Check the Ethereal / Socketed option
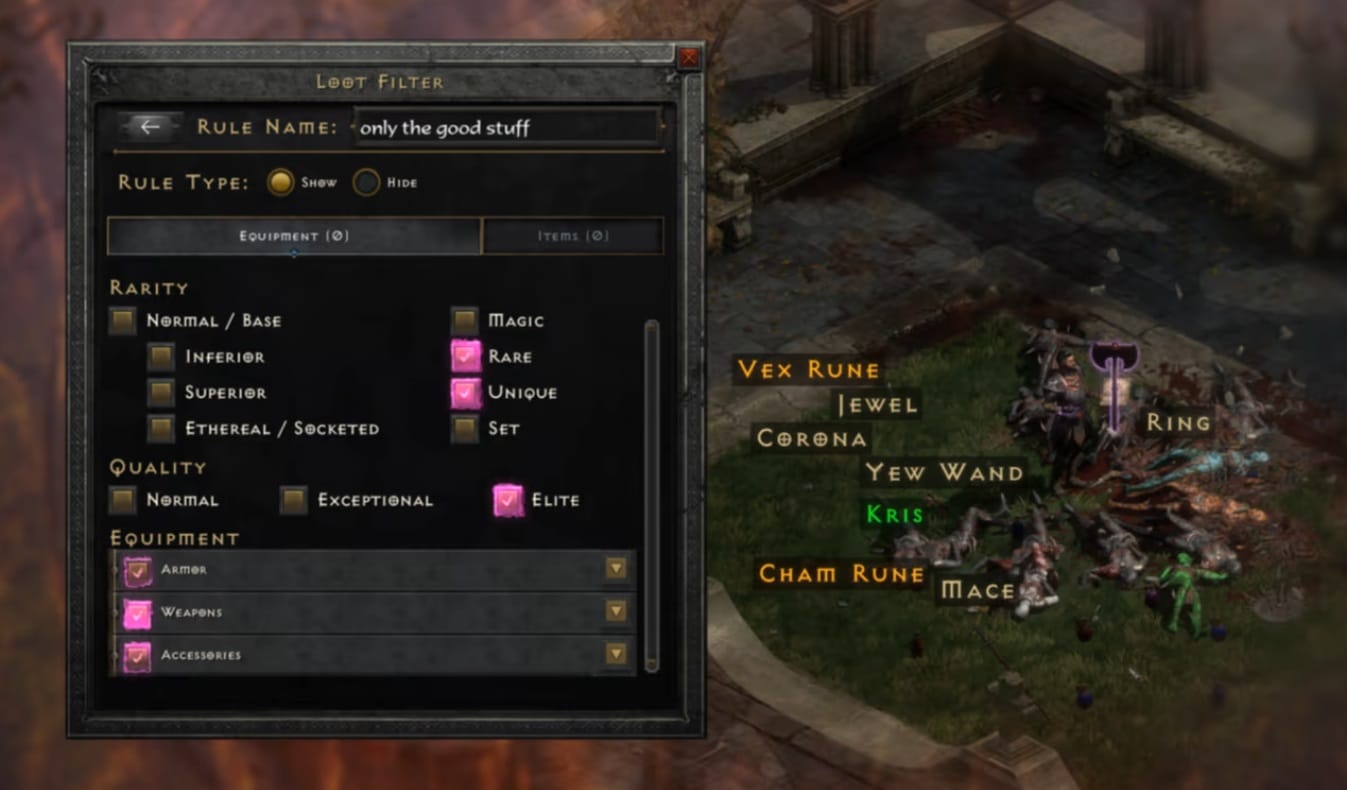 161,429
